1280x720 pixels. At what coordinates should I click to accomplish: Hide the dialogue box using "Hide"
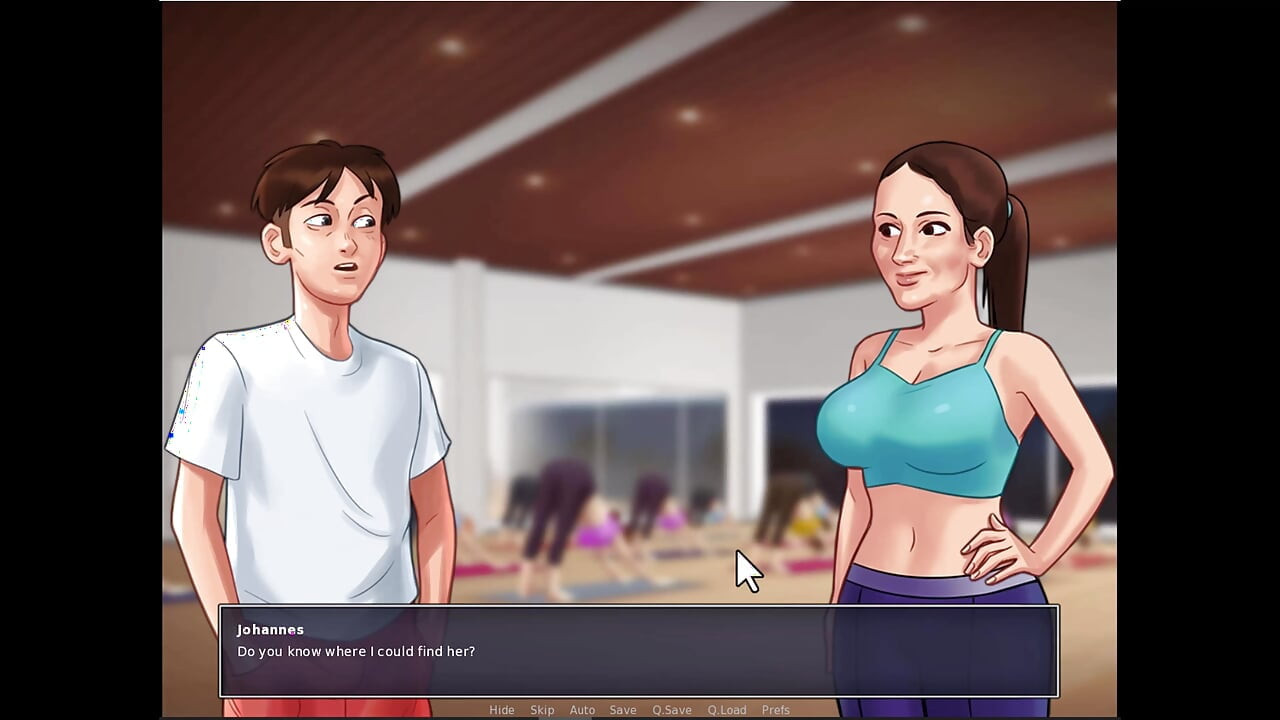501,710
